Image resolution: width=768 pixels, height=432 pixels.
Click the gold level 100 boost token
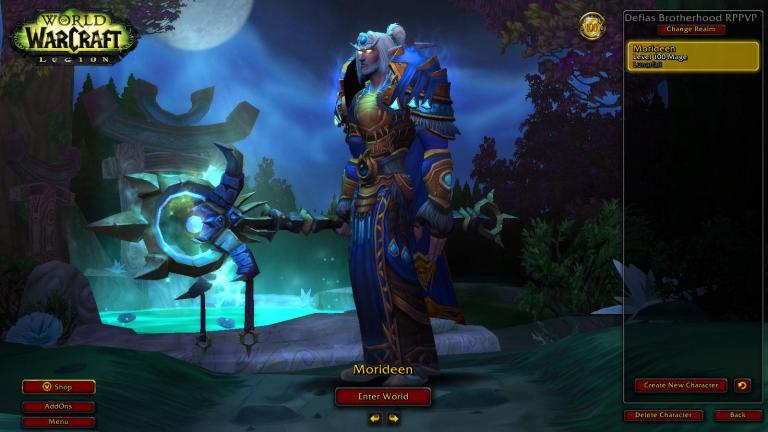point(593,25)
